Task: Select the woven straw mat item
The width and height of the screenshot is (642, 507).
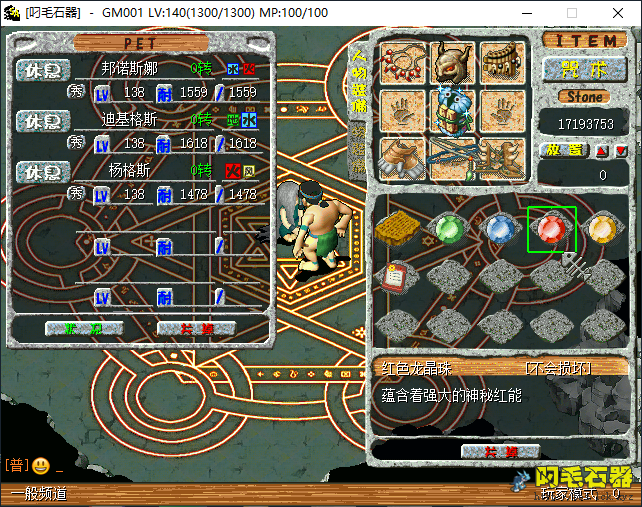Action: 396,229
